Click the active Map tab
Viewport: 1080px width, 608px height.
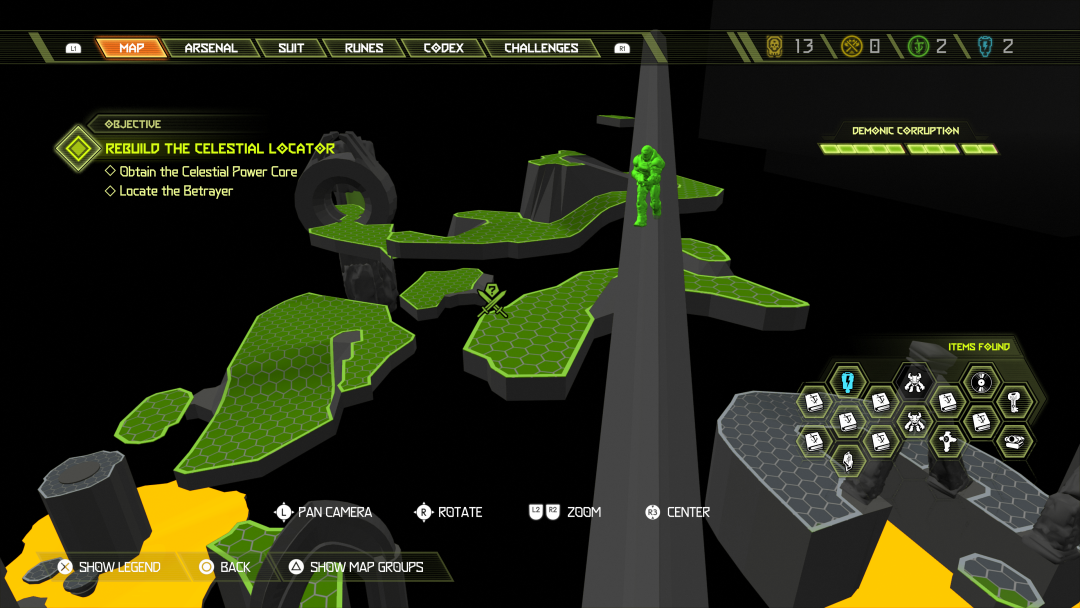click(131, 48)
